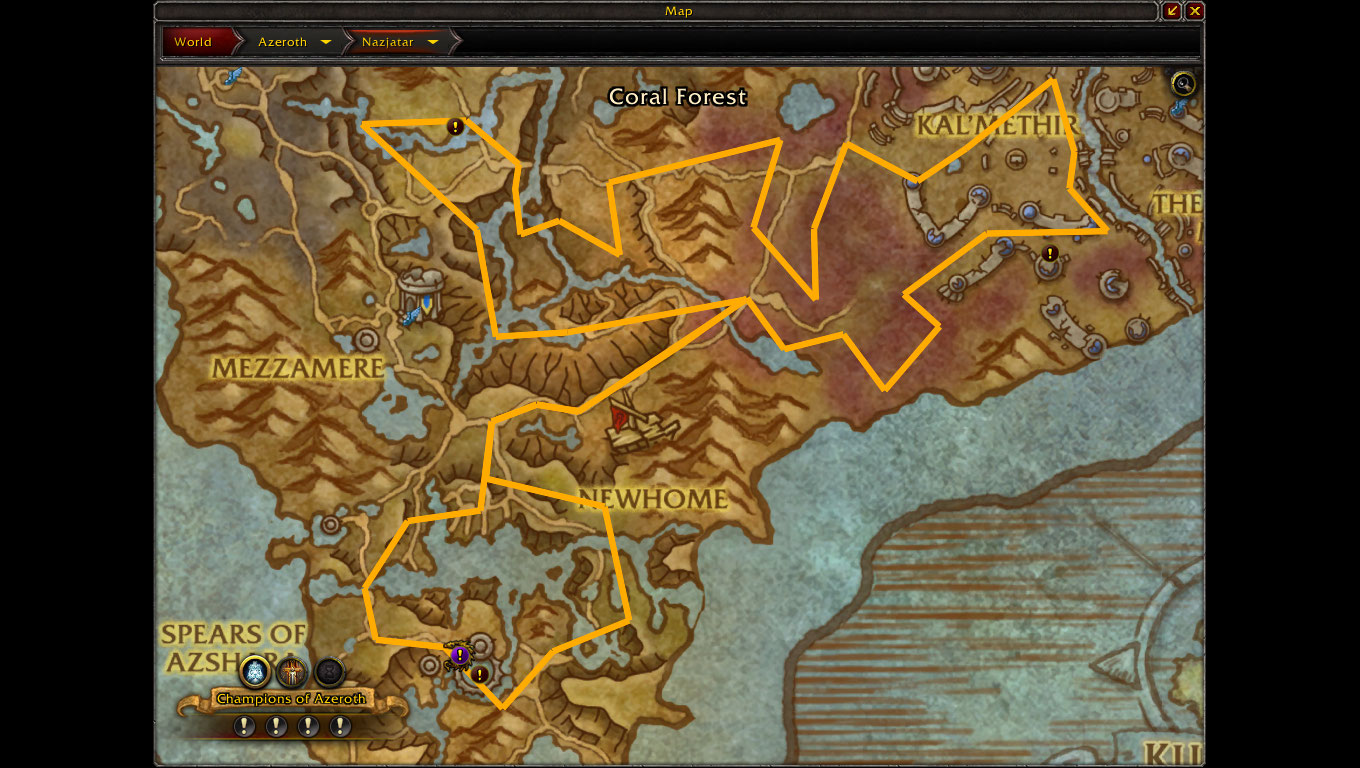Viewport: 1360px width, 768px height.
Task: Select the emissary icon with a cross banner
Action: tap(292, 671)
